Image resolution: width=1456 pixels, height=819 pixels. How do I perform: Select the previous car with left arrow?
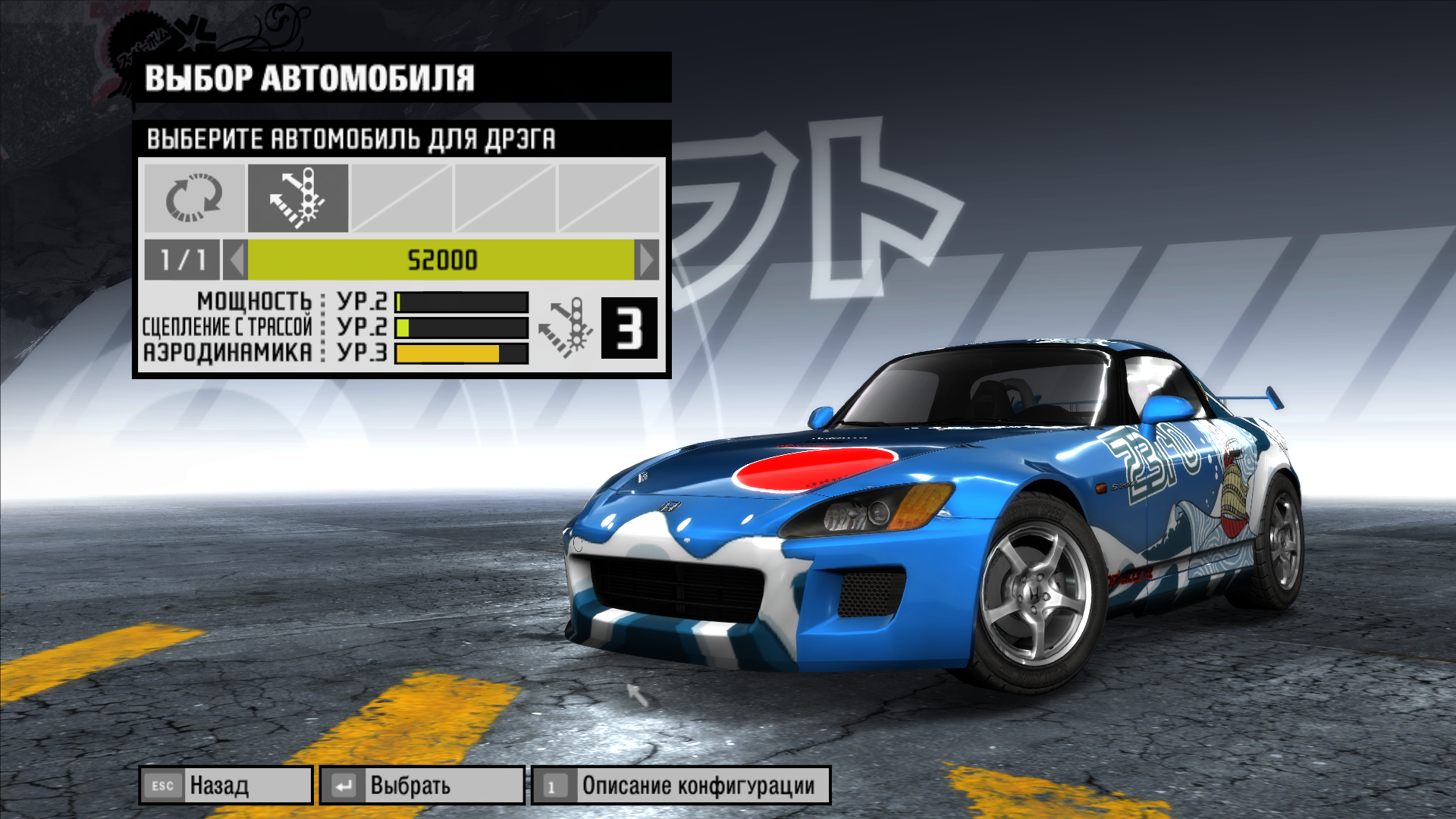click(x=236, y=260)
